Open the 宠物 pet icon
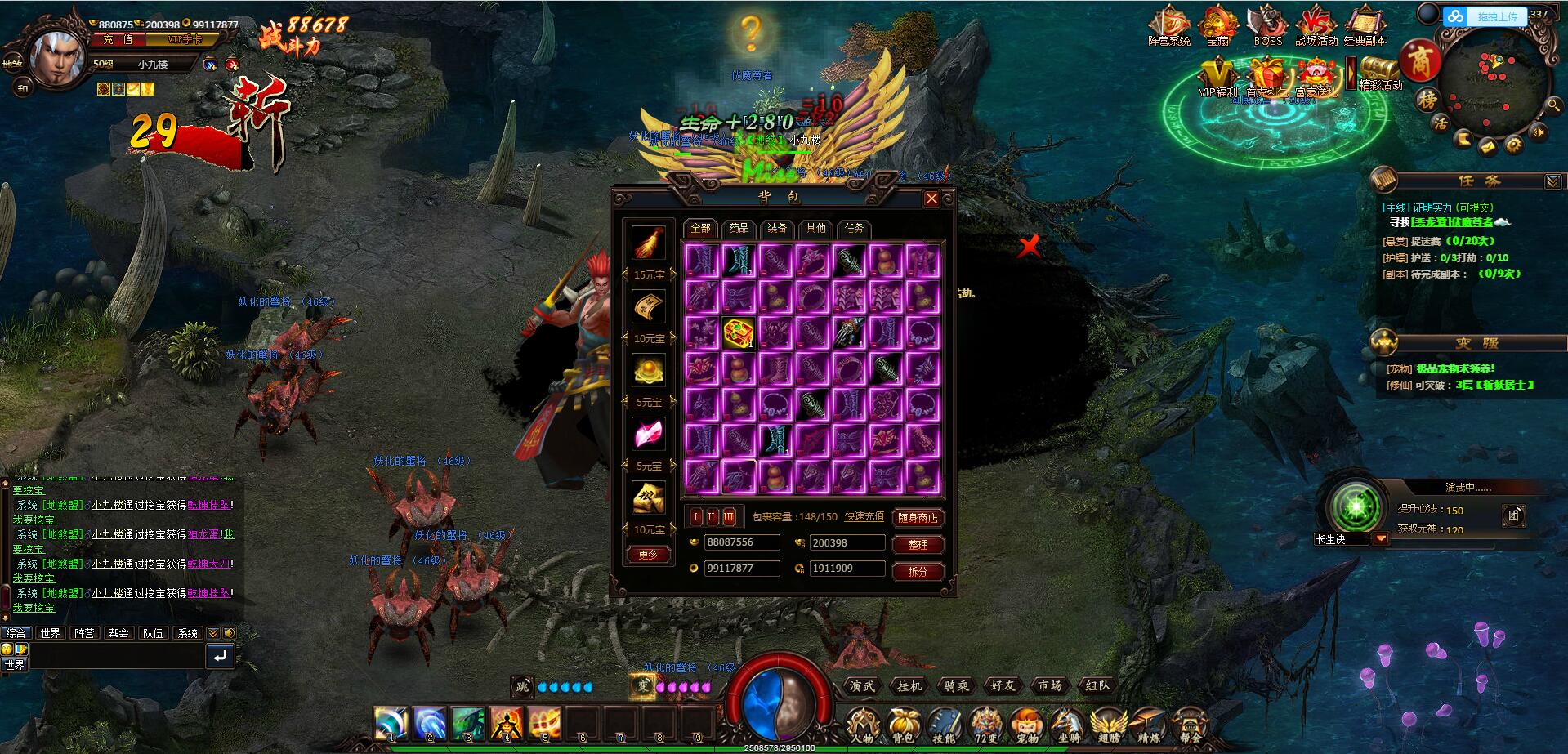The width and height of the screenshot is (1568, 754). tap(1026, 724)
